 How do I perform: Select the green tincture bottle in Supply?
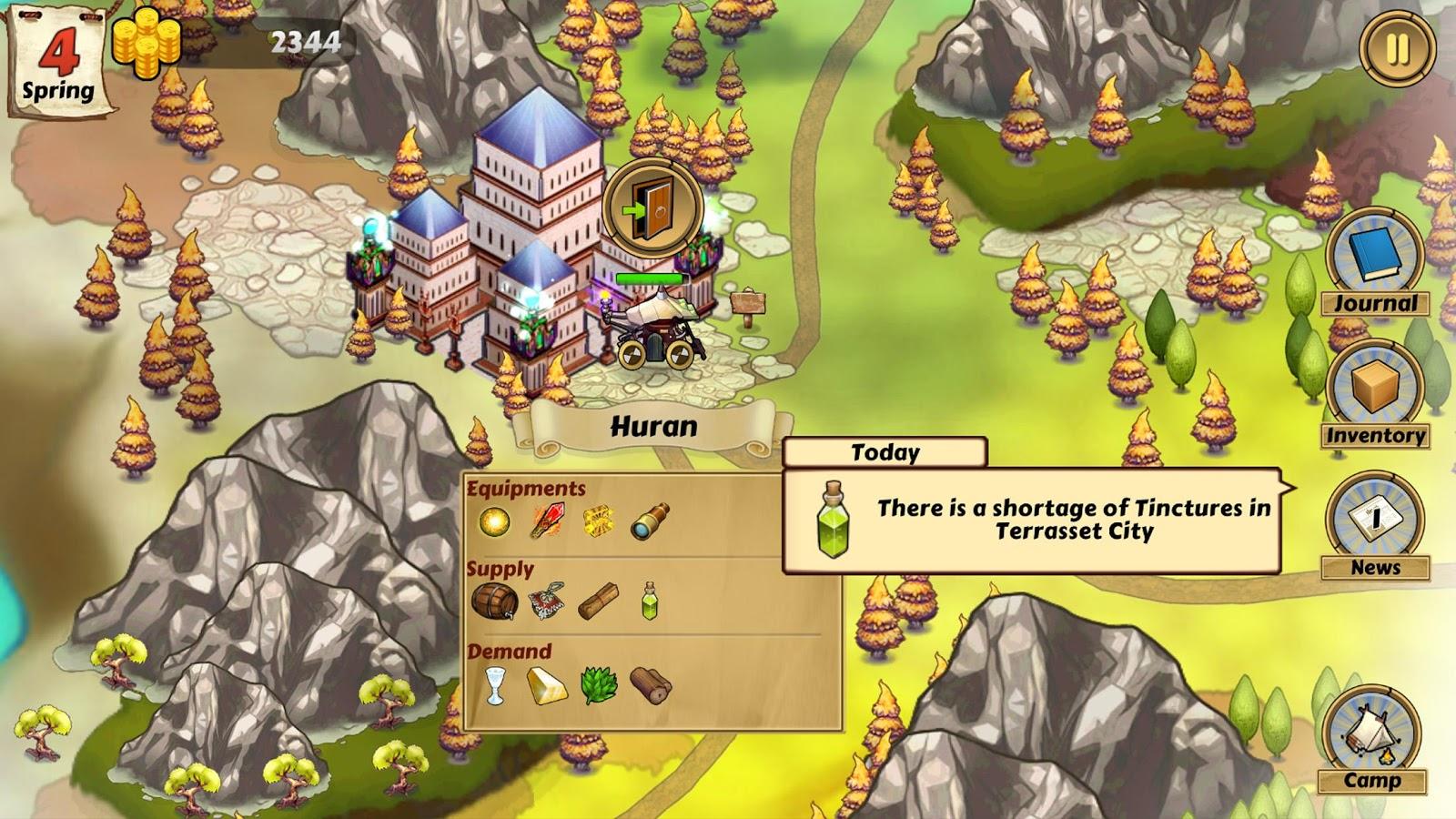[649, 602]
